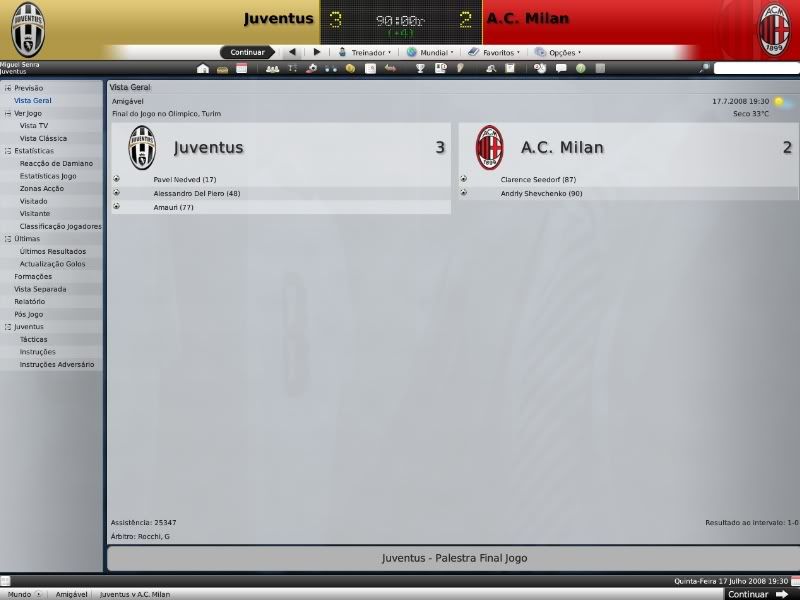Screen dimensions: 800x600
Task: Open the Mundial dropdown menu
Action: (x=432, y=52)
